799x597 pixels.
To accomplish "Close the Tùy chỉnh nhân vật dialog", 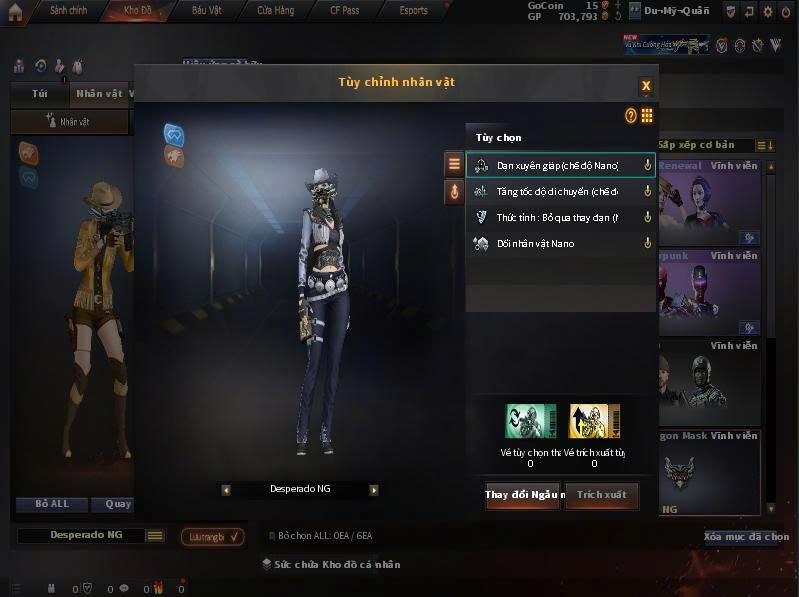I will [646, 85].
